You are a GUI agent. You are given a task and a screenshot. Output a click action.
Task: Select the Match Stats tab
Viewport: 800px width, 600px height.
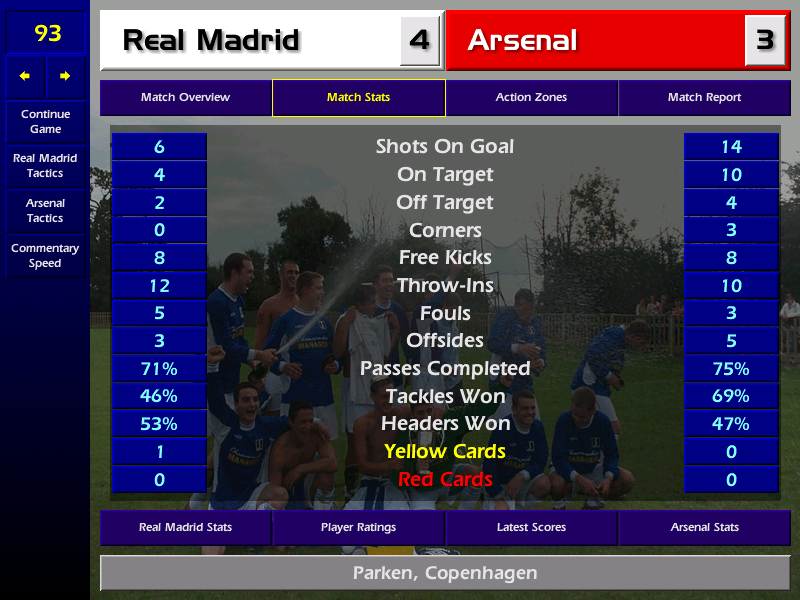(358, 98)
